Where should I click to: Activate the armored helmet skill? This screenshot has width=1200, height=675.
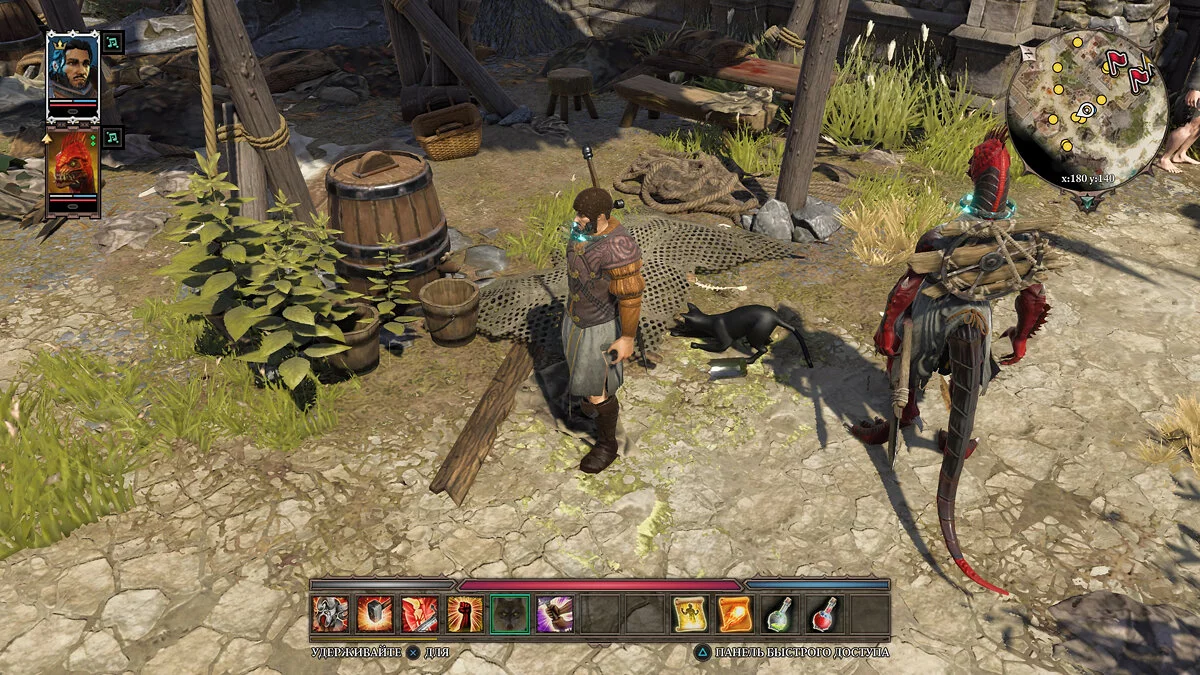tap(330, 614)
